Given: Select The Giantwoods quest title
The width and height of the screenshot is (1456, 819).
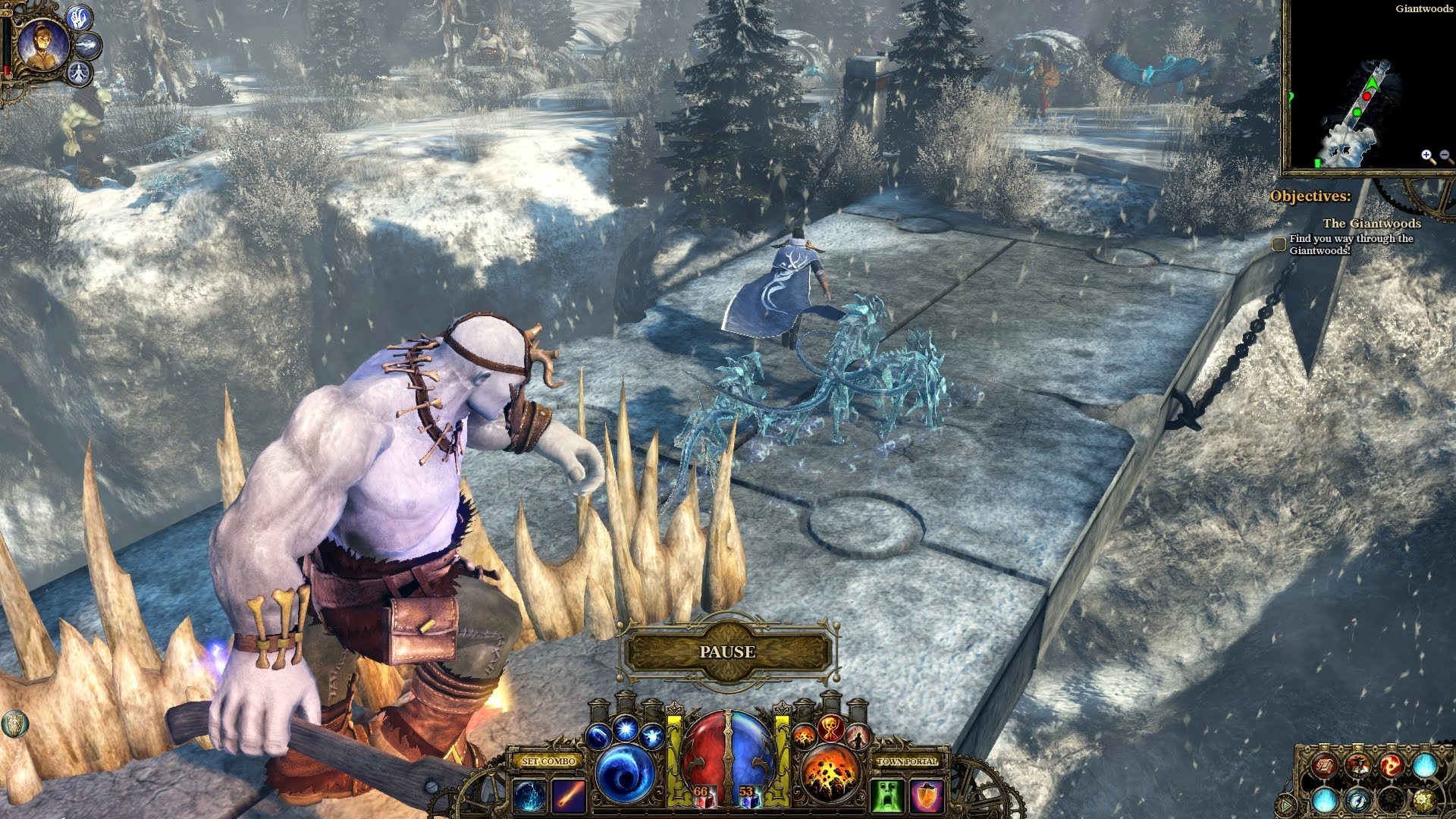Looking at the screenshot, I should point(1373,224).
